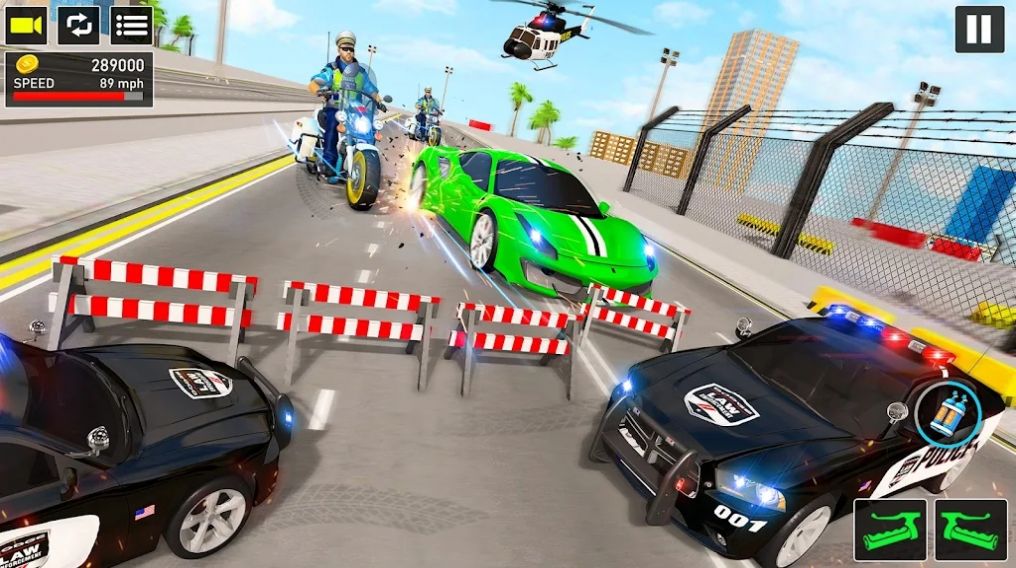
Task: Activate the nitro boost canister button
Action: tap(947, 413)
